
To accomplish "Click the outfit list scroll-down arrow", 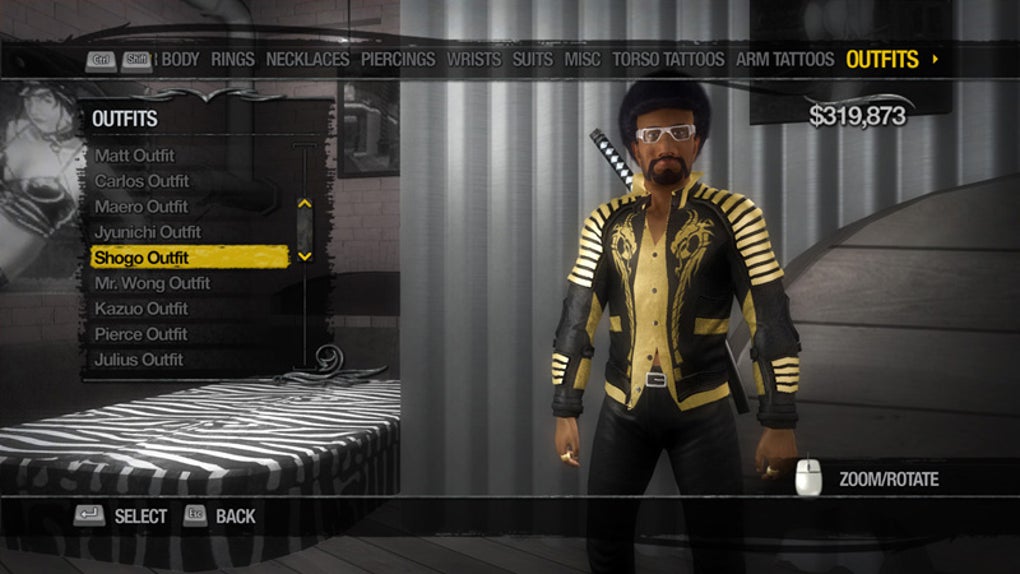I will click(305, 256).
